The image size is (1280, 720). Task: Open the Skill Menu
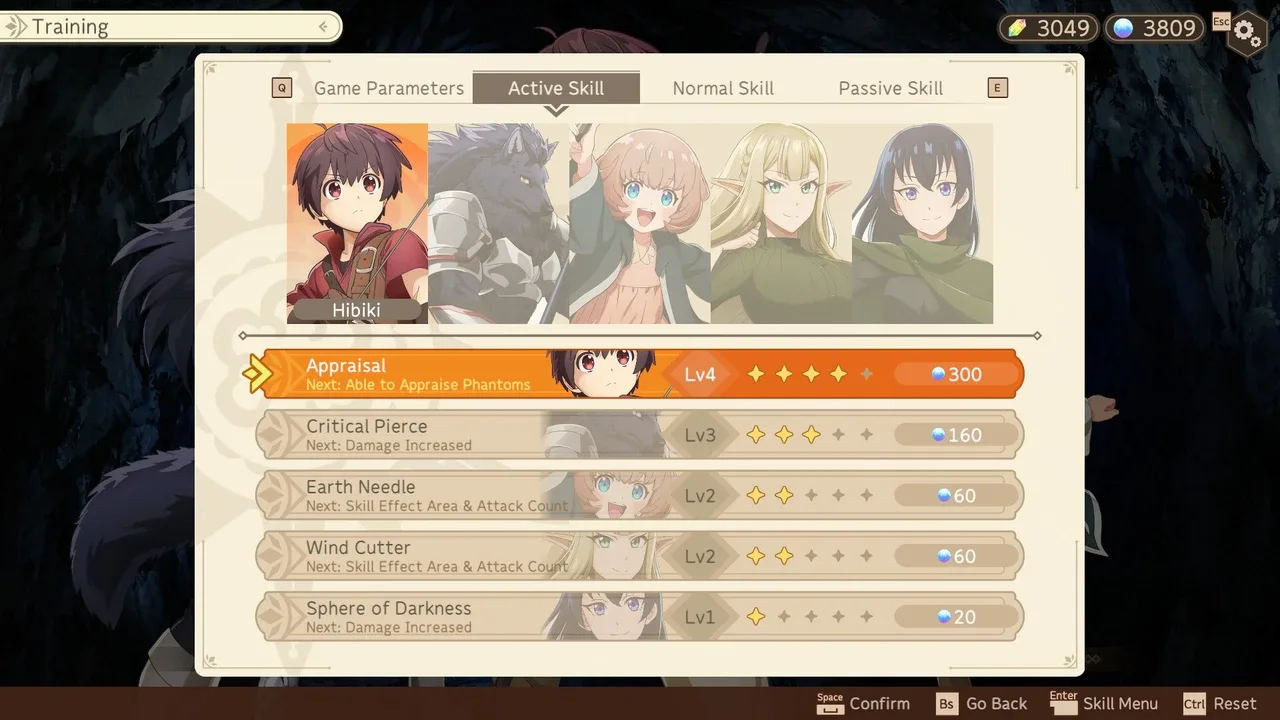click(1105, 704)
